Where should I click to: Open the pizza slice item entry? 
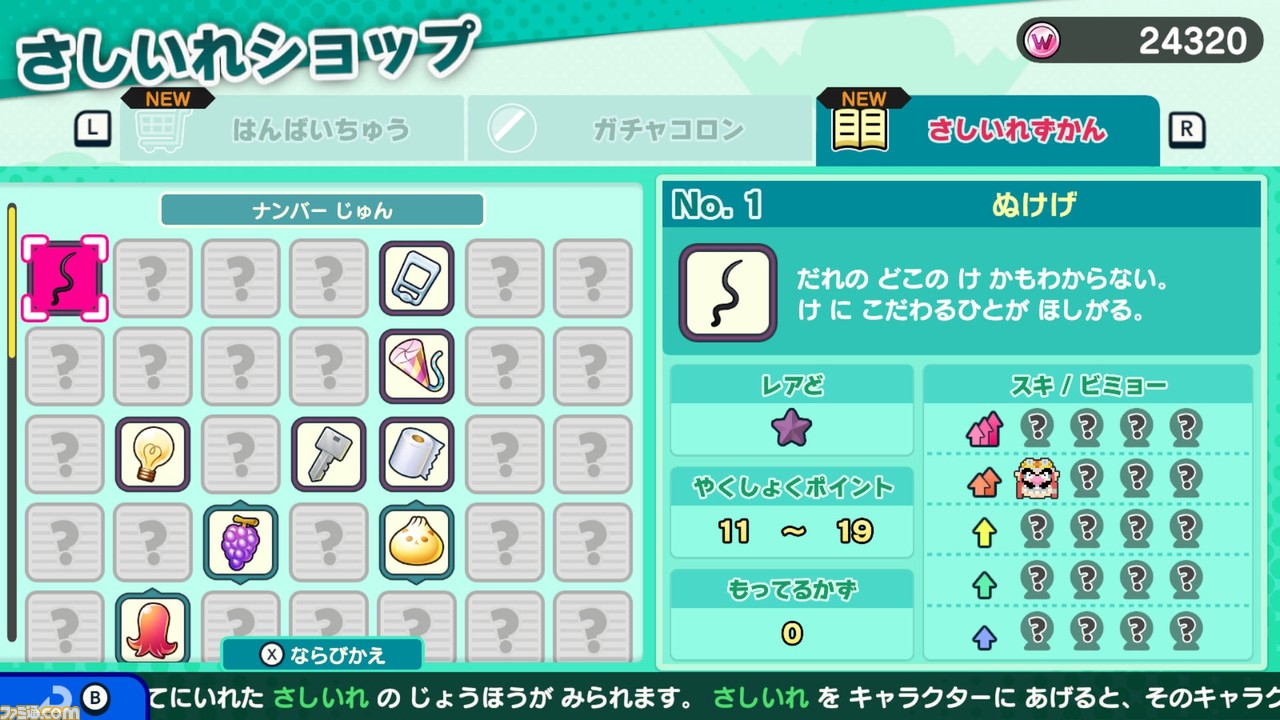click(416, 364)
